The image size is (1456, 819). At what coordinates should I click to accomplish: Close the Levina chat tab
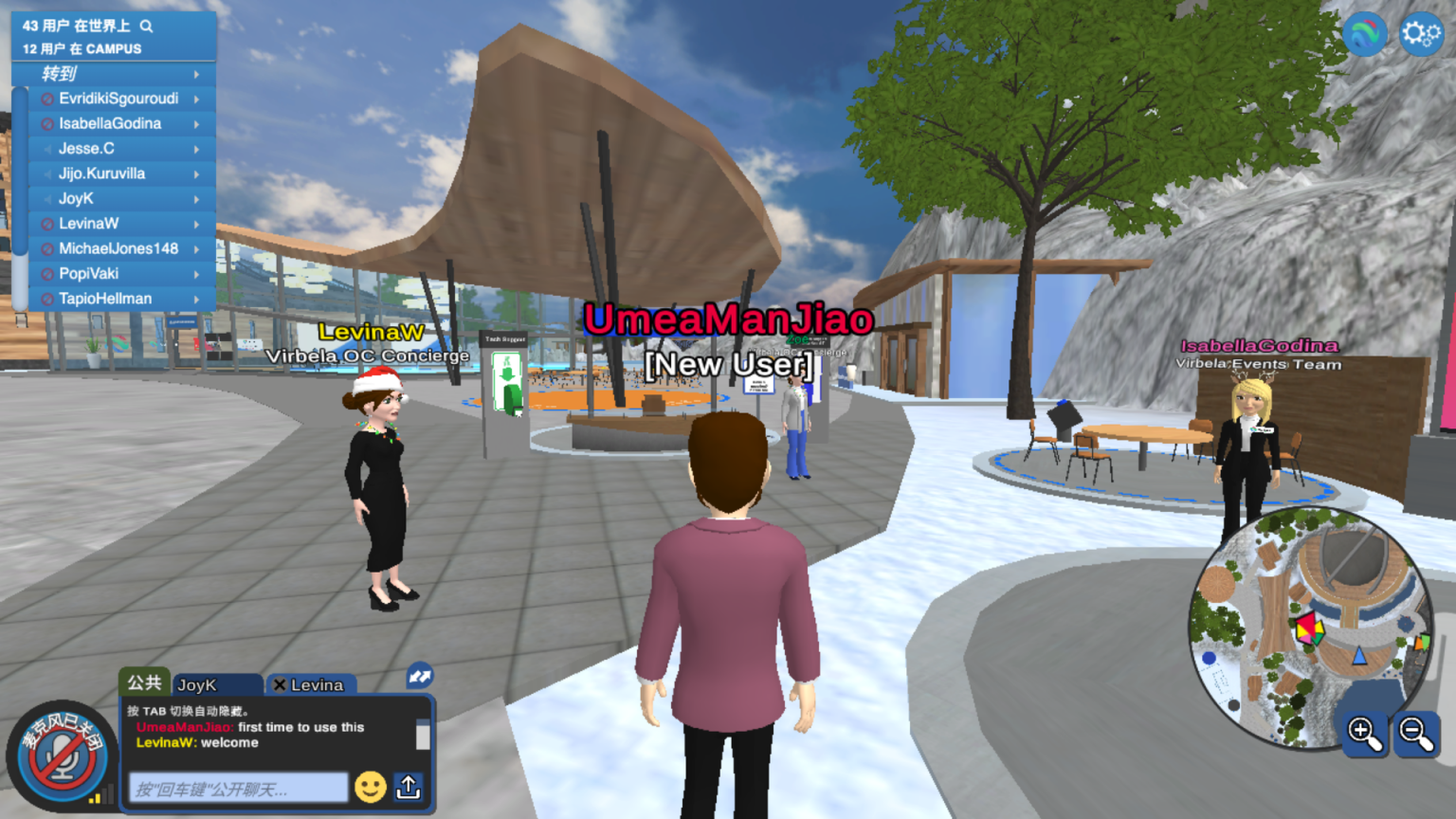[280, 684]
